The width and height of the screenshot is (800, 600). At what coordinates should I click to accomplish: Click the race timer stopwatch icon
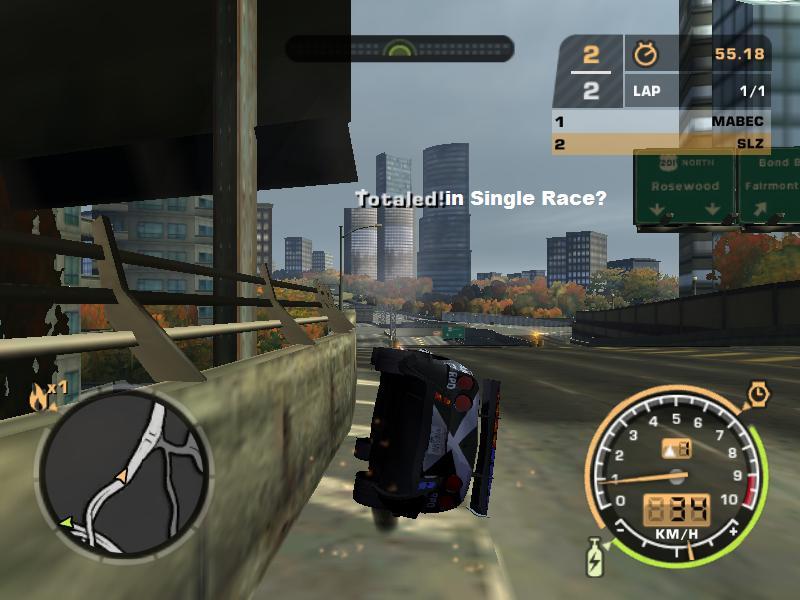point(642,53)
